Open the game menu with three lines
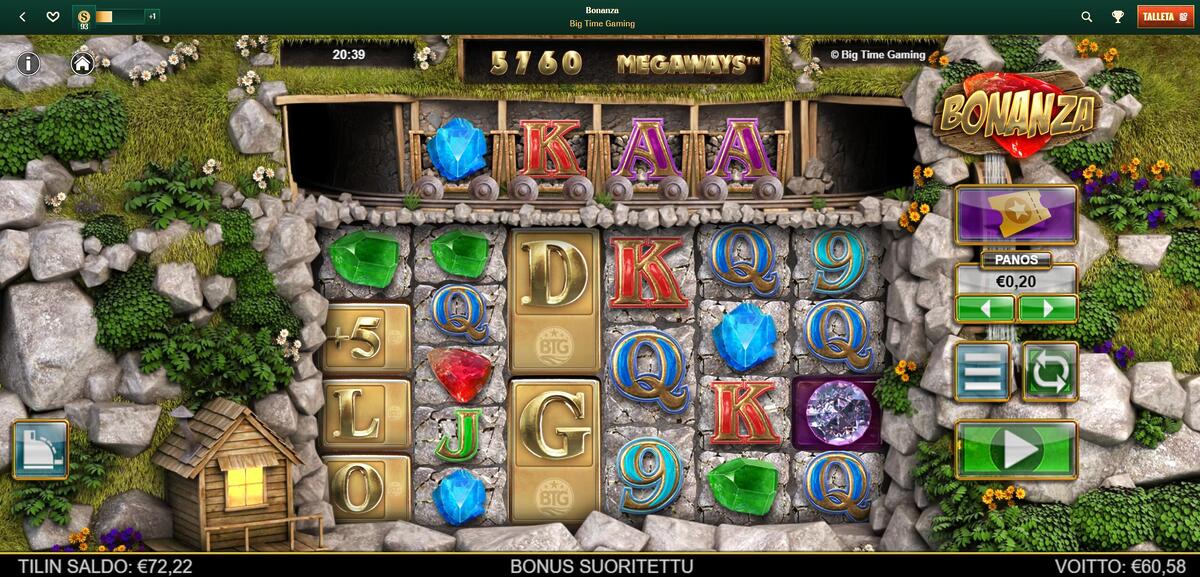Image resolution: width=1200 pixels, height=577 pixels. tap(984, 372)
